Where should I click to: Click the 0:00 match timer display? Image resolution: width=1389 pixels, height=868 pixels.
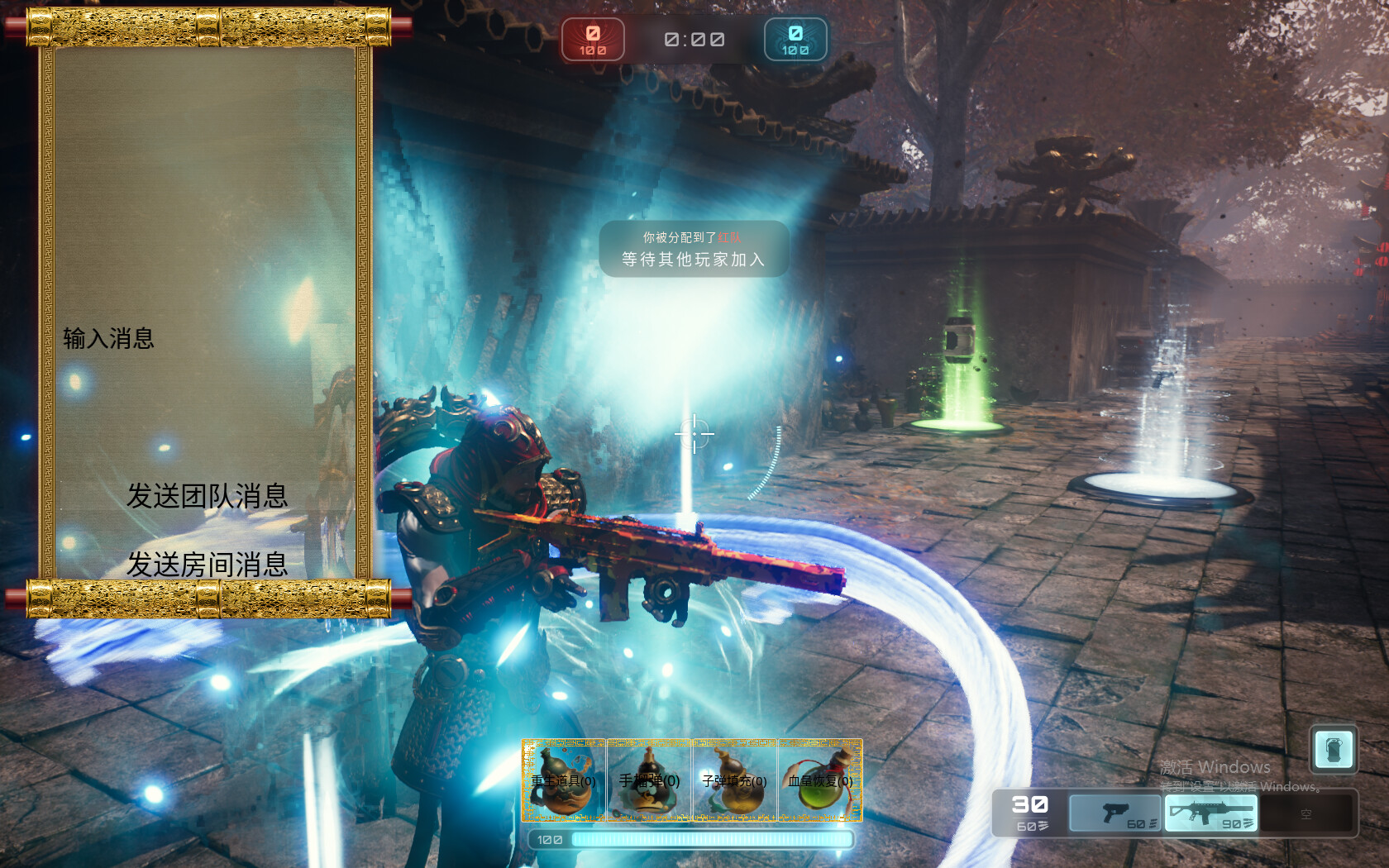(693, 39)
